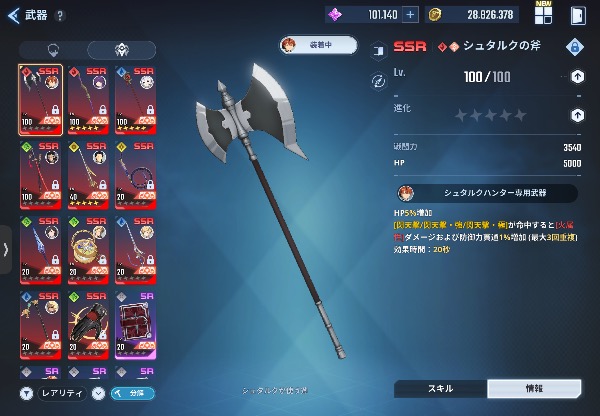Click the exit door icon
The height and width of the screenshot is (416, 600).
click(578, 15)
